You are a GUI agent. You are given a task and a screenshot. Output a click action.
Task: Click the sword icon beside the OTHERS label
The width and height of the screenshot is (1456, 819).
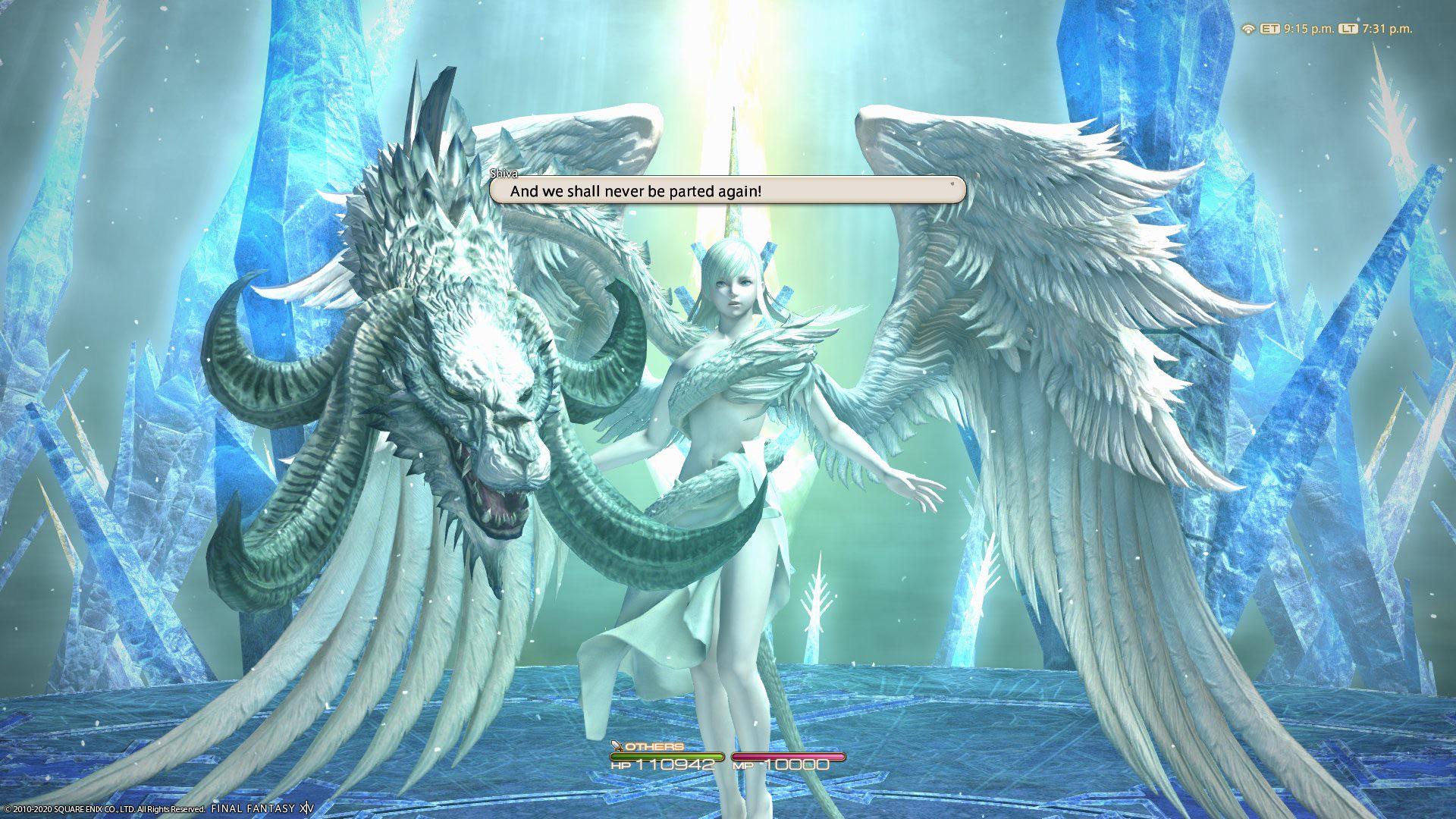pos(617,745)
